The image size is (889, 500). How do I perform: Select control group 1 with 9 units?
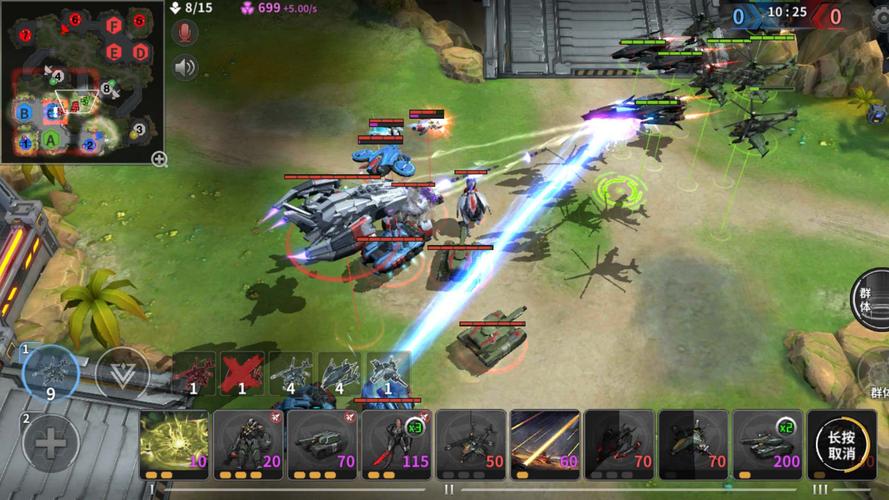[x=50, y=374]
